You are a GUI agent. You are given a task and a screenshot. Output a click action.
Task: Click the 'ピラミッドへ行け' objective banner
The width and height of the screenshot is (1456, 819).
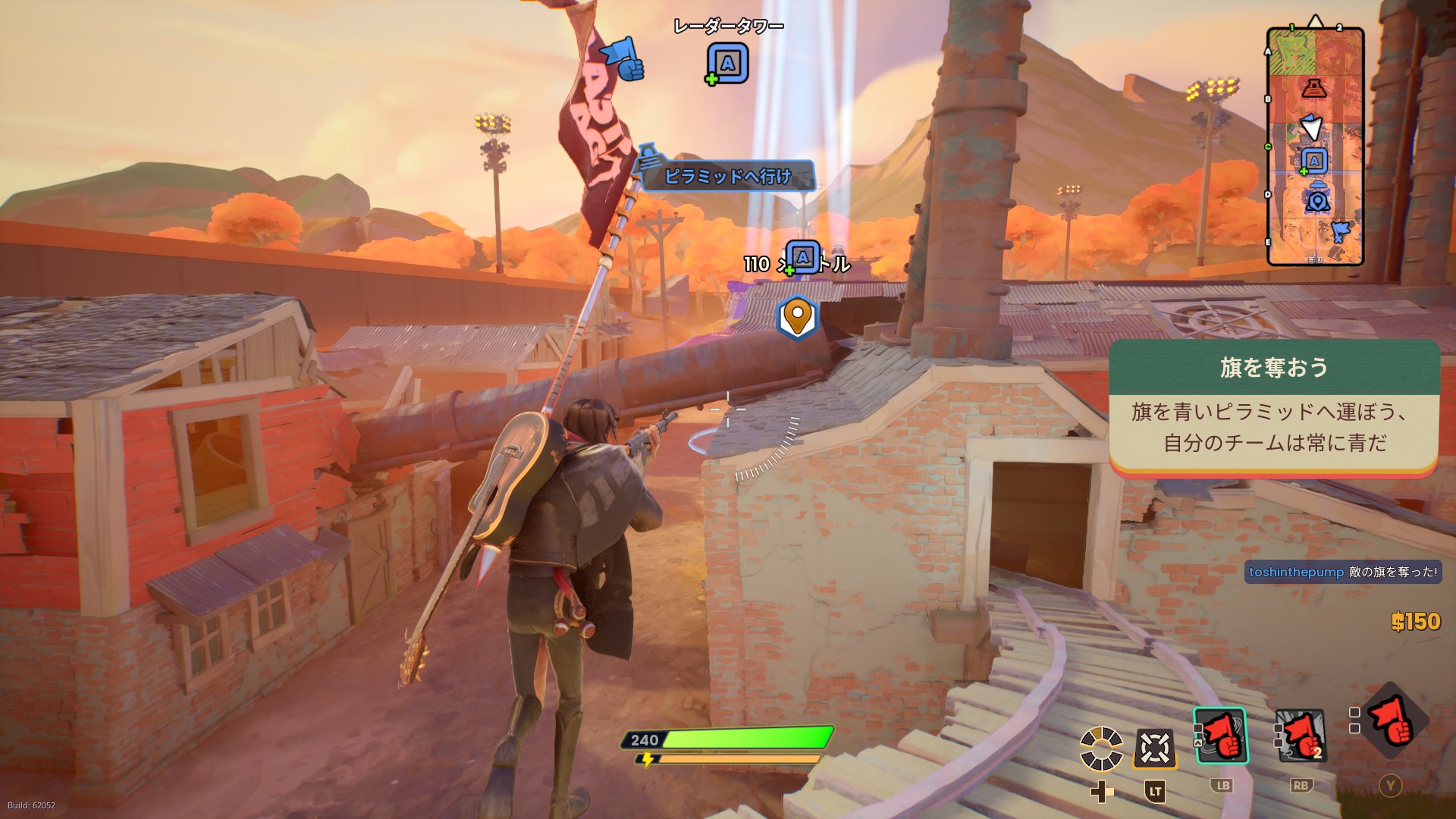pos(727,176)
